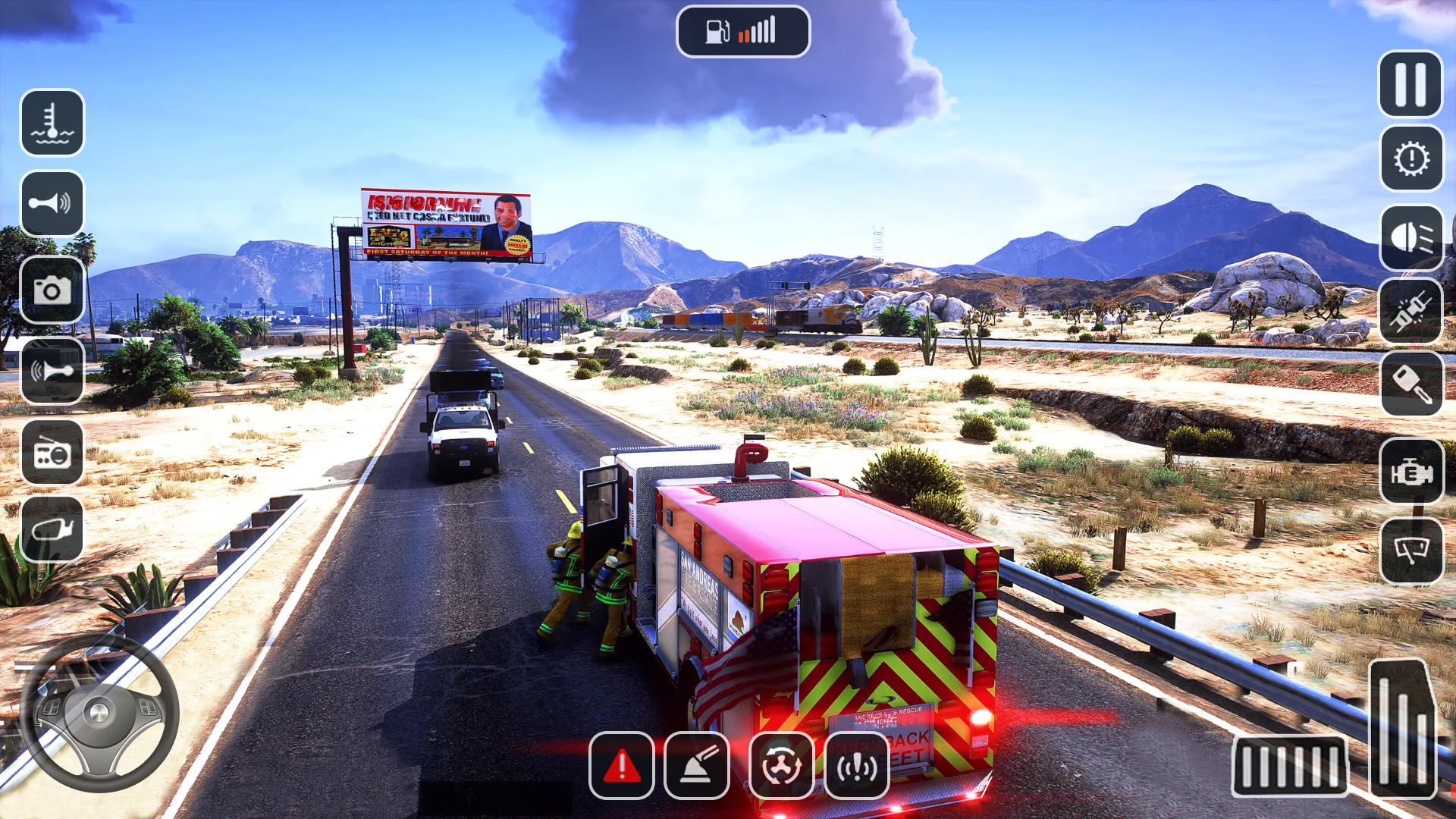Activate the parking brake warning button

click(x=856, y=766)
